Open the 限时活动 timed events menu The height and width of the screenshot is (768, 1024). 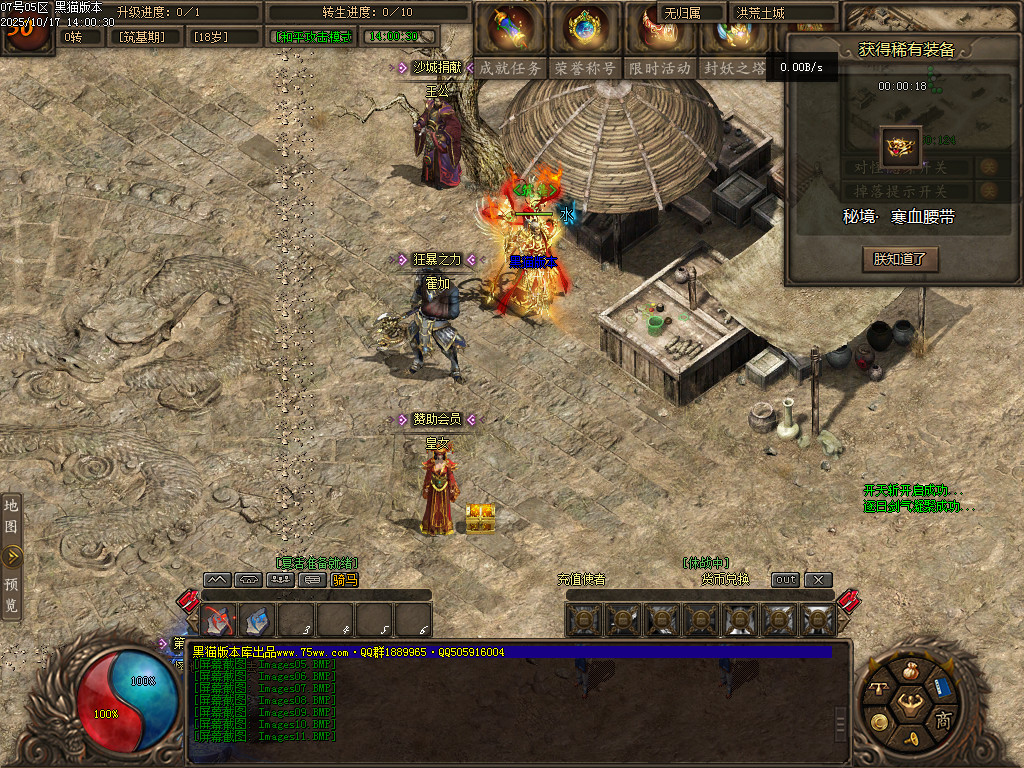click(x=660, y=68)
